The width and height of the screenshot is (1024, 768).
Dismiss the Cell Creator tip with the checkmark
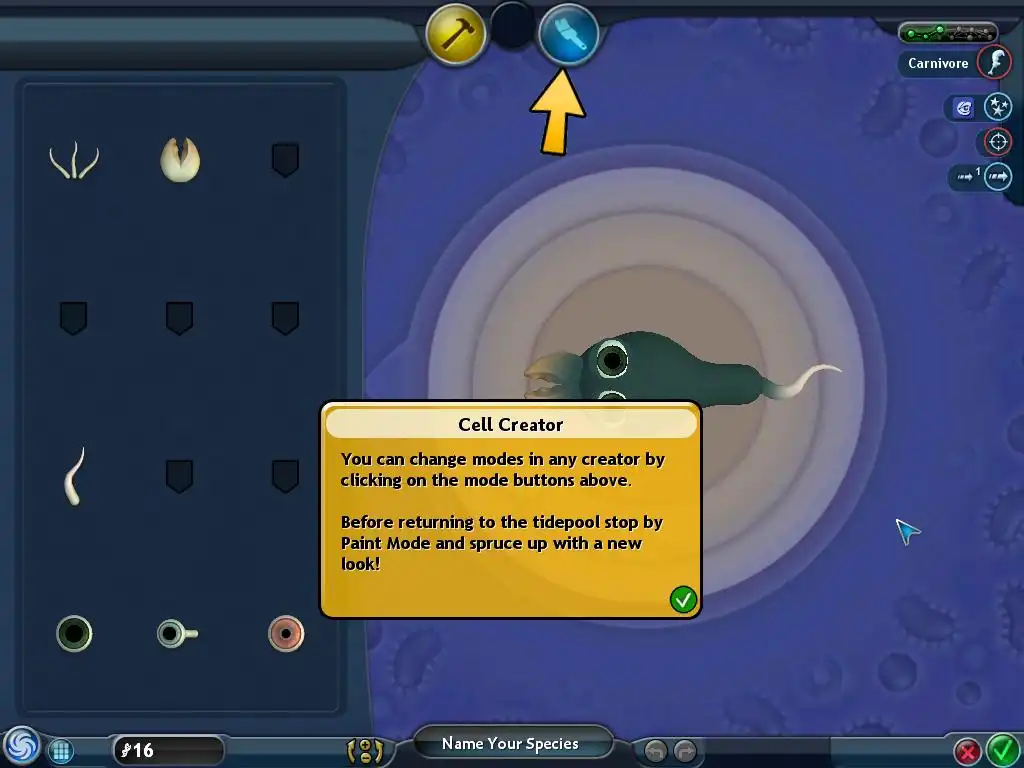[683, 599]
